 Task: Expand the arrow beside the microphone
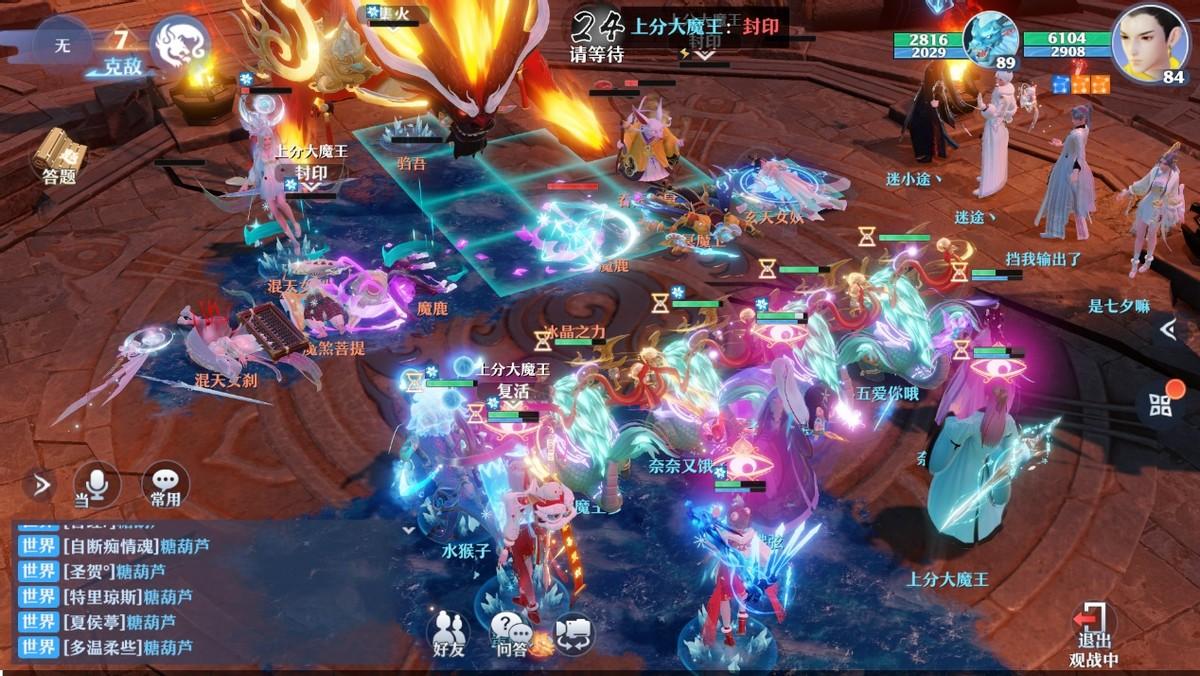(40, 485)
